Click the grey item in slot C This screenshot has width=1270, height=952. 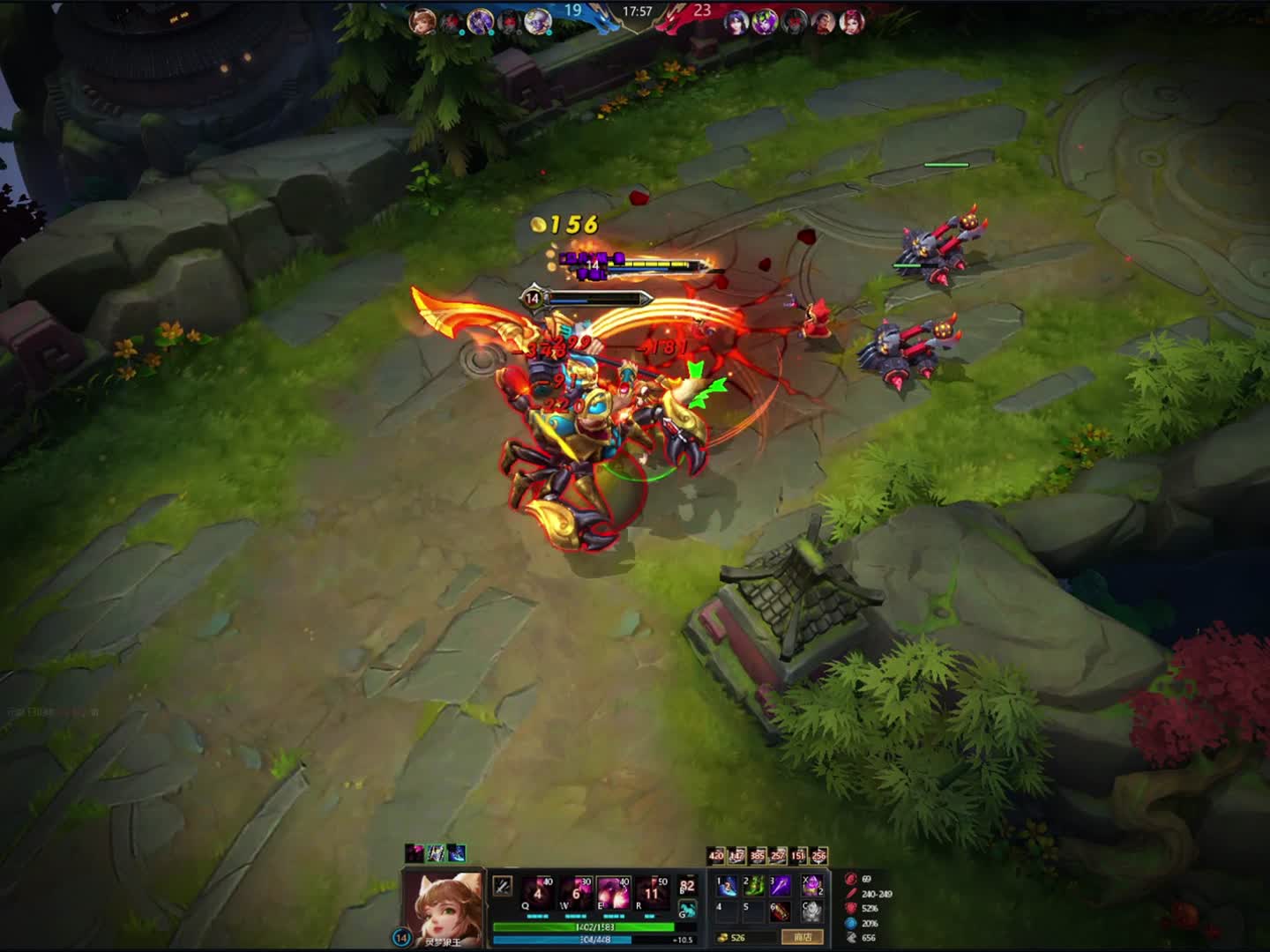(812, 911)
